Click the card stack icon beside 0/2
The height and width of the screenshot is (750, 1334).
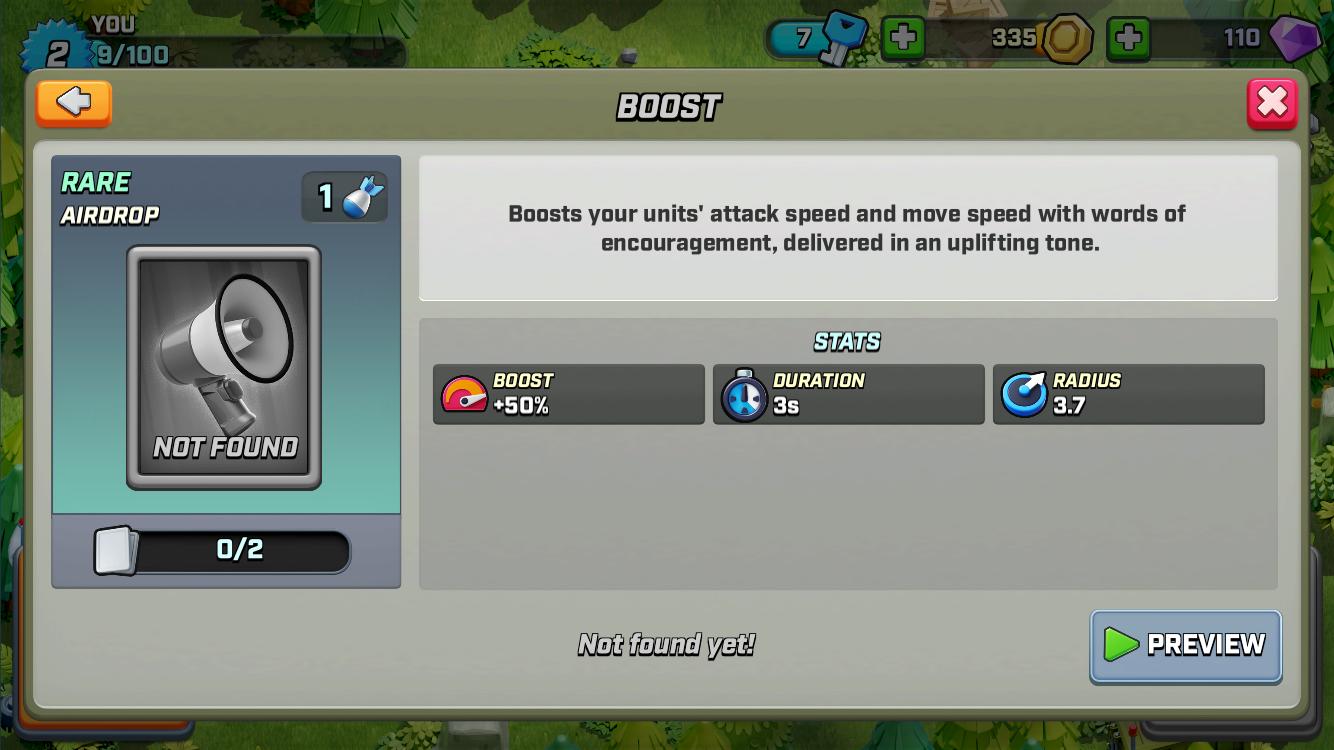(117, 551)
